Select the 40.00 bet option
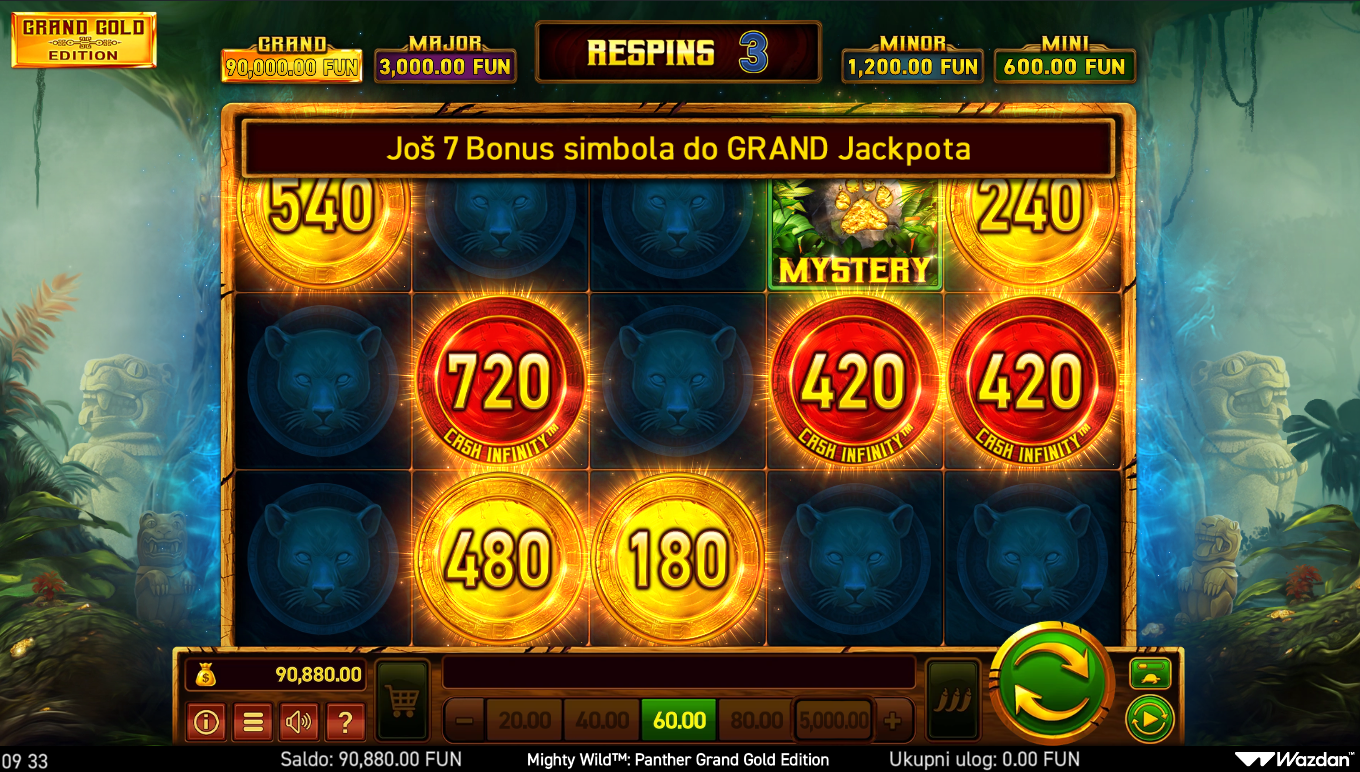1360x772 pixels. coord(602,720)
